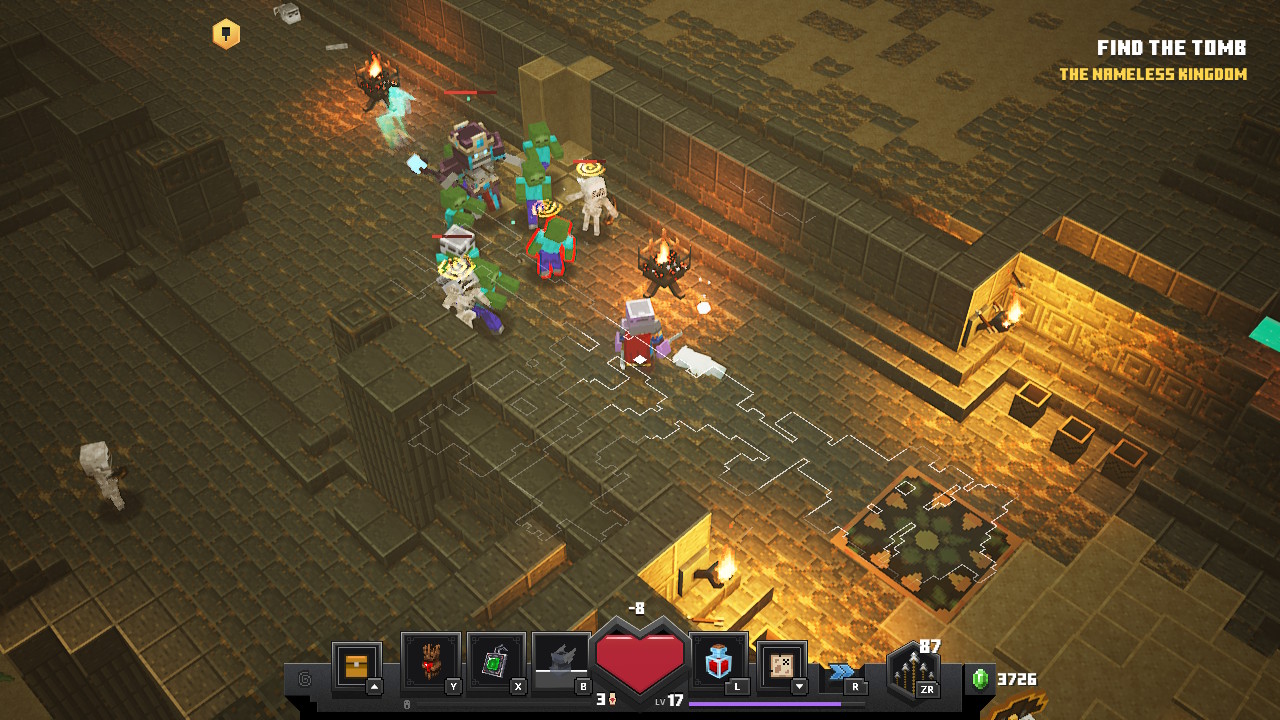Select the grey wolf artifact on cooldown
Viewport: 1280px width, 720px height.
tap(561, 662)
